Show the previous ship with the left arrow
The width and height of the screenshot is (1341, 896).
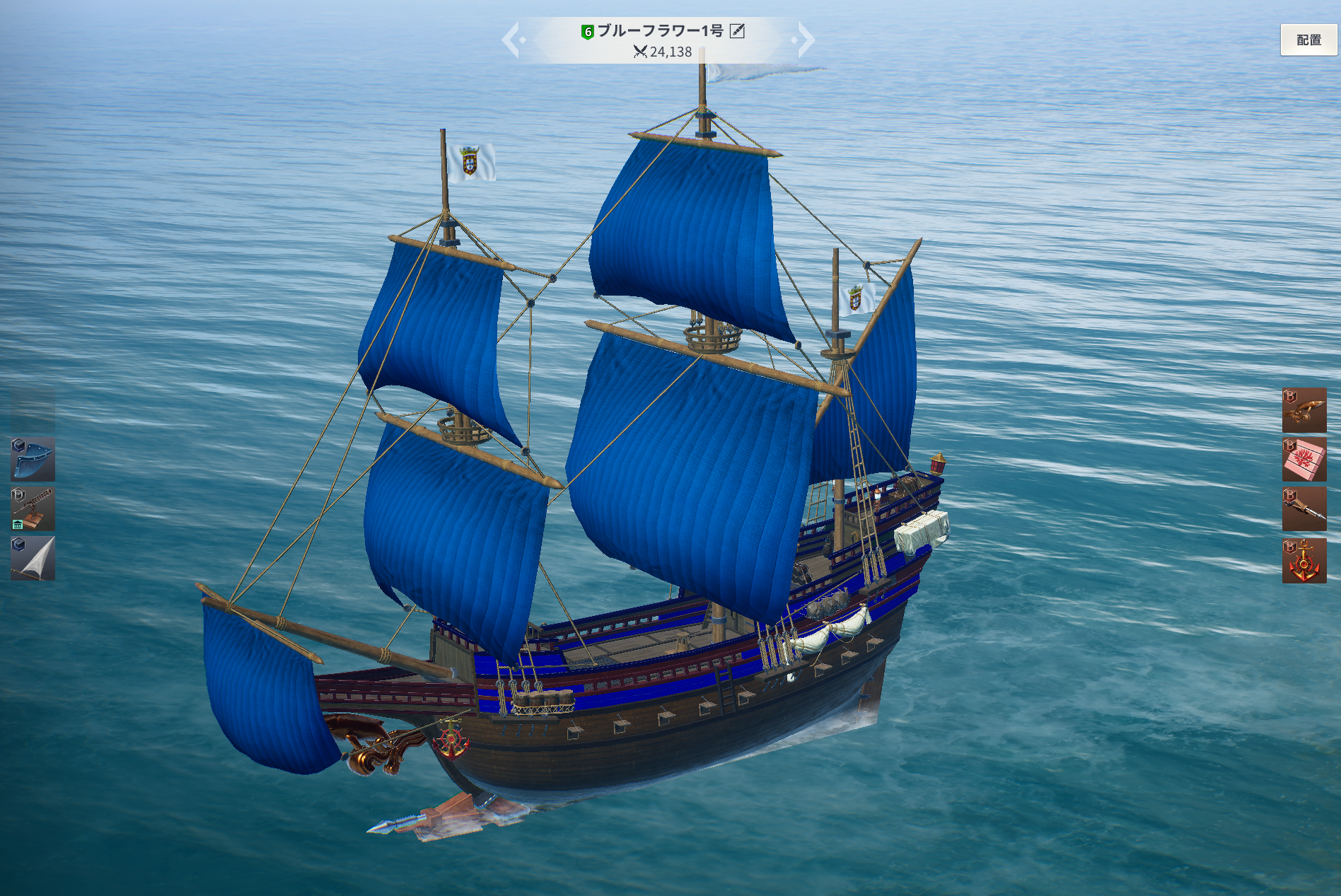click(512, 40)
